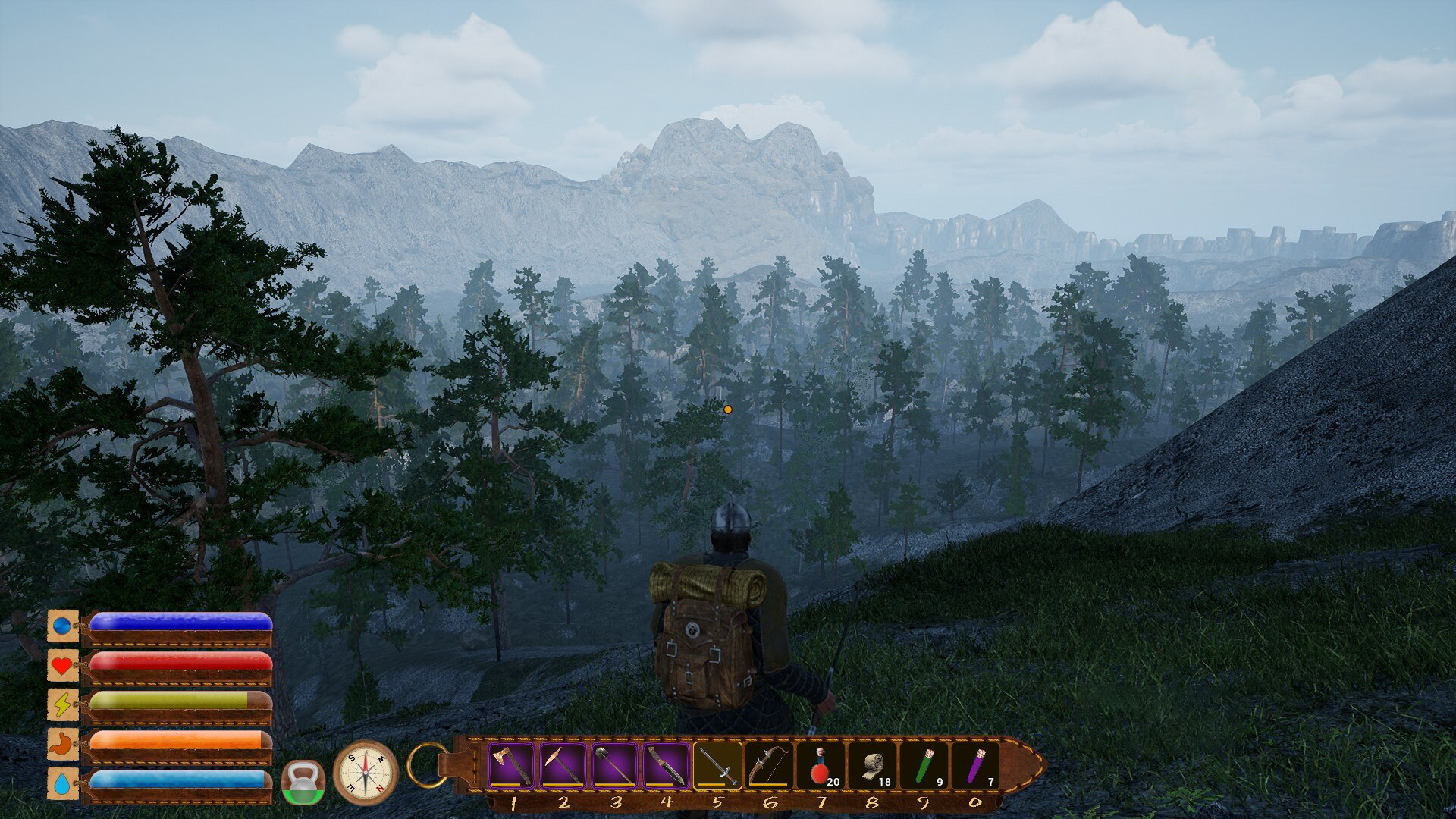Use the red potion flask
The width and height of the screenshot is (1456, 819).
click(821, 766)
